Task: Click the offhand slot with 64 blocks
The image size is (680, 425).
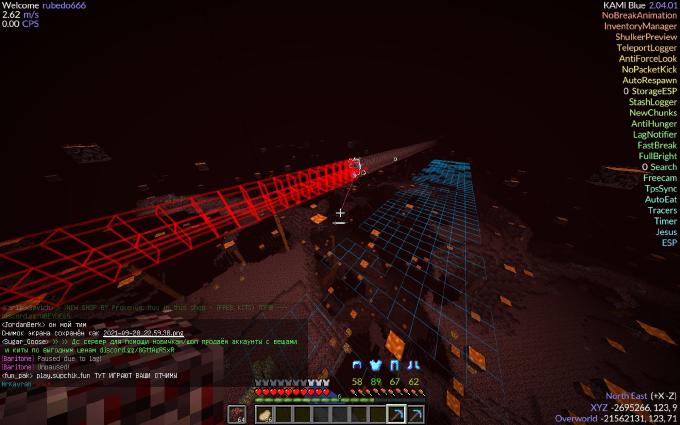Action: (236, 414)
